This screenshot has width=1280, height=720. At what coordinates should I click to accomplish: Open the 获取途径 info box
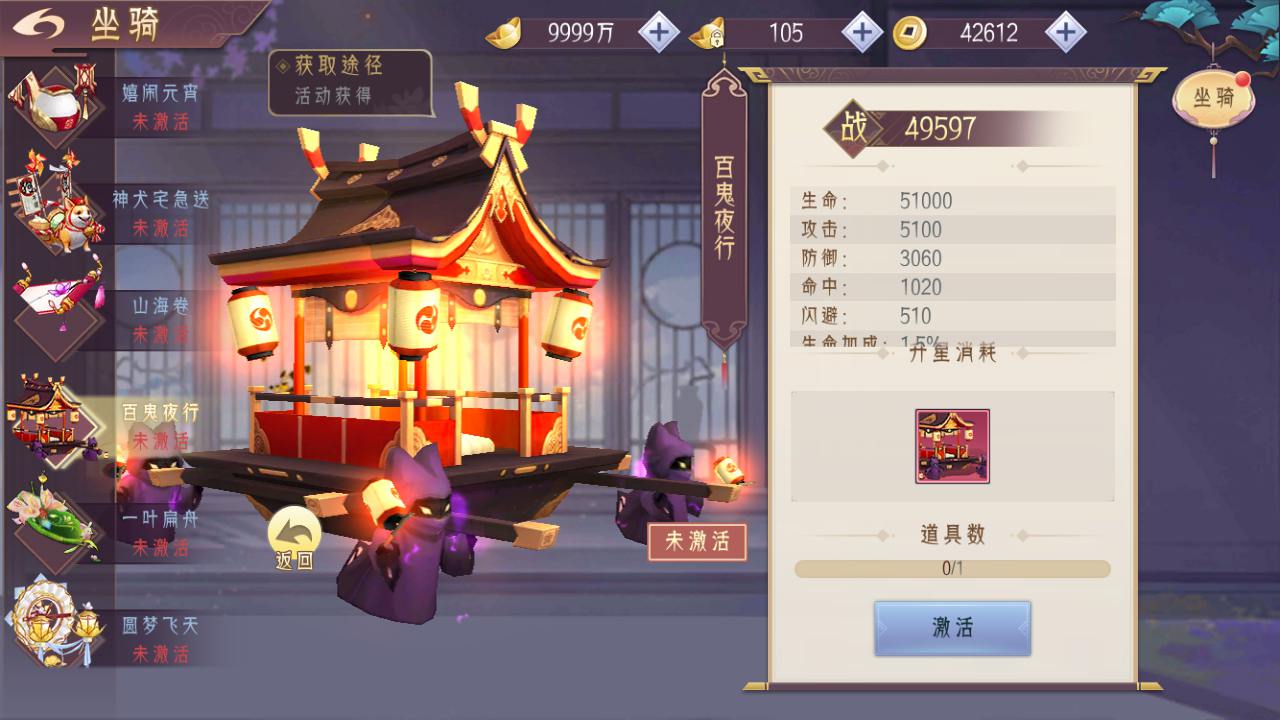tap(350, 81)
